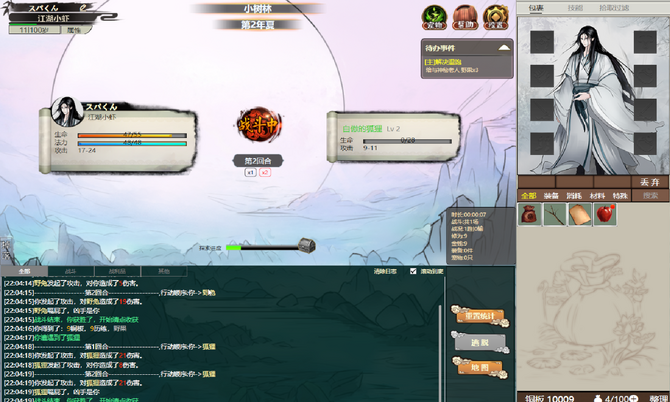Open the 帮助 help icon
Screen dimensions: 670x402
465,16
